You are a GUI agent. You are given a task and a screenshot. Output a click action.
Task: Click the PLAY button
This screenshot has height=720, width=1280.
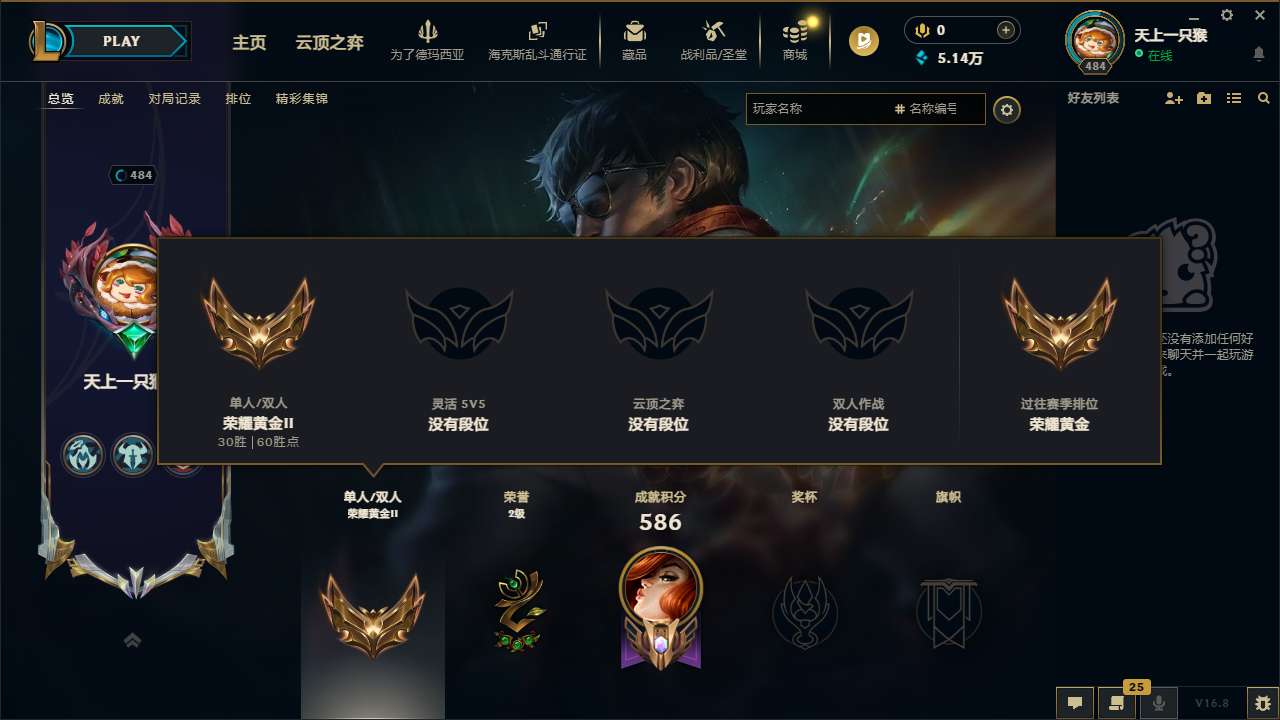click(122, 41)
